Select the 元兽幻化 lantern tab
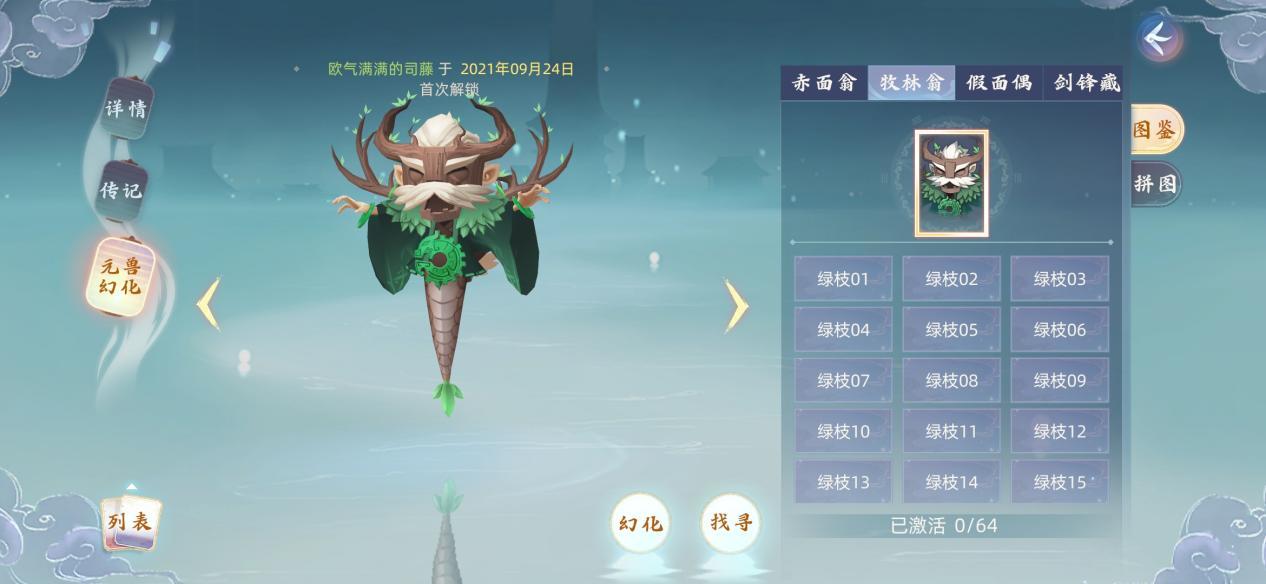The height and width of the screenshot is (584, 1266). point(121,277)
